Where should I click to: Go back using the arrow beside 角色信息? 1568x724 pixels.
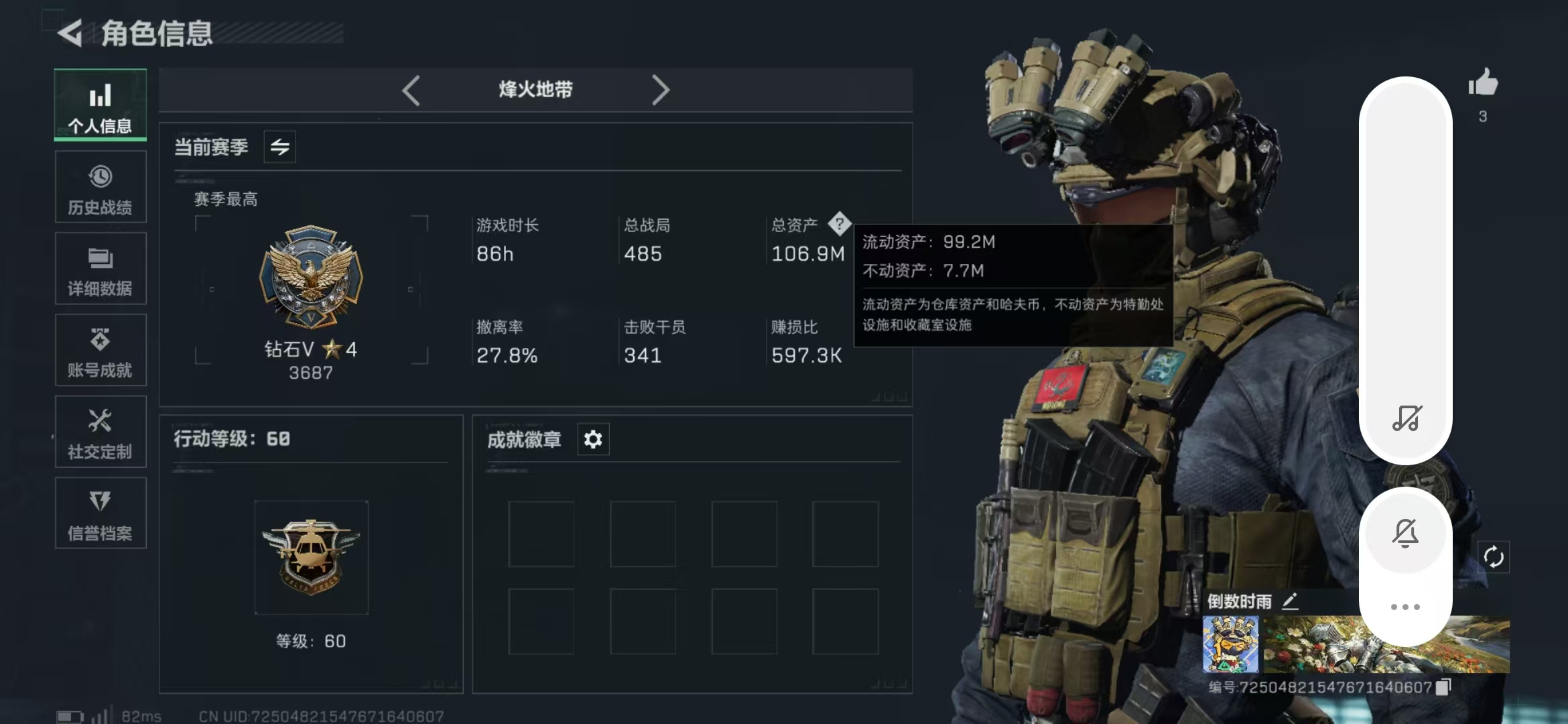click(70, 33)
